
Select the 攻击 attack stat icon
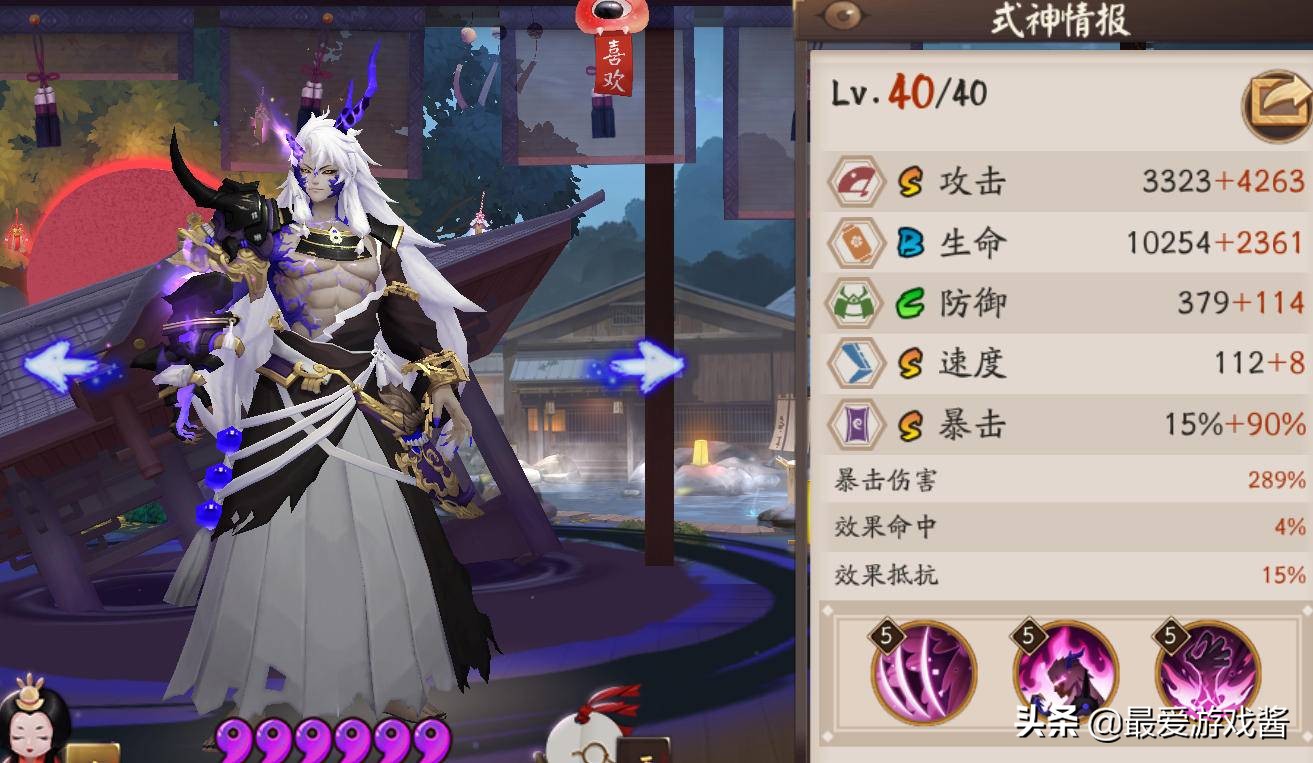click(855, 182)
